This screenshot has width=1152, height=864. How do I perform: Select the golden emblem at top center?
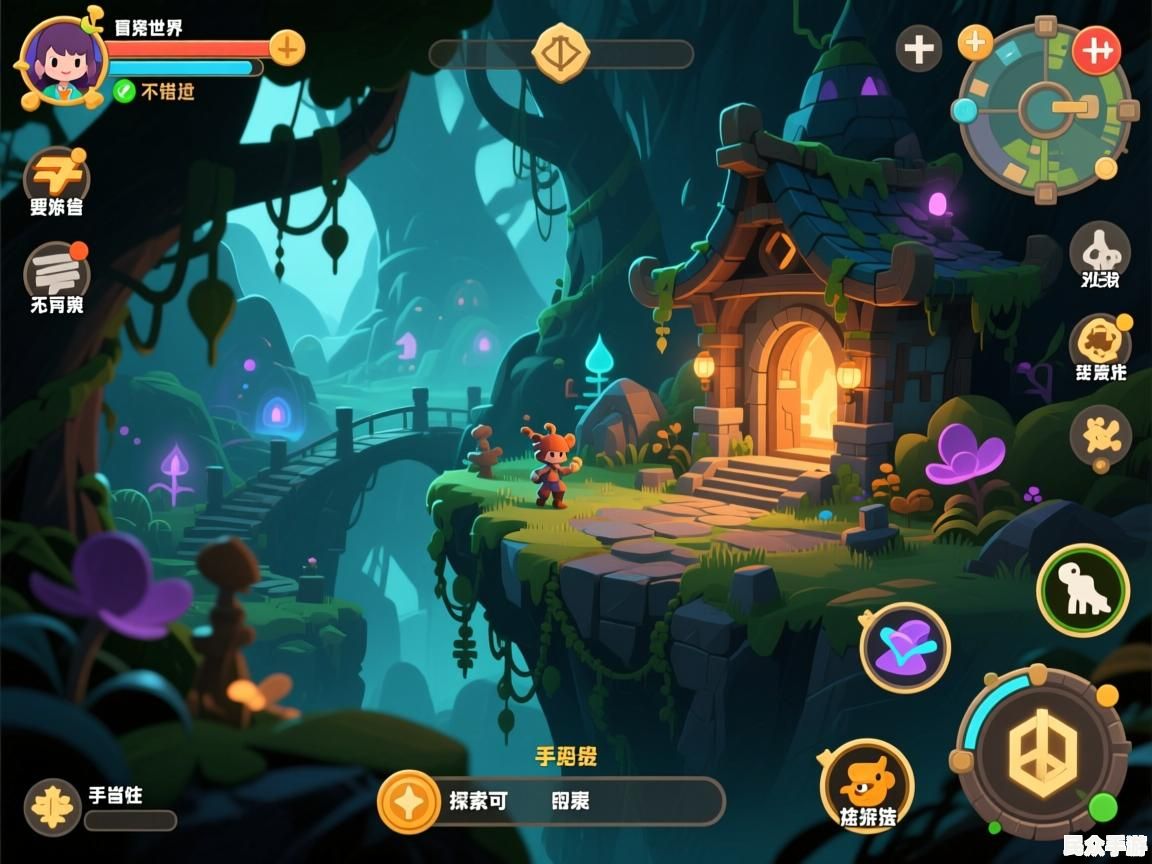pos(560,53)
